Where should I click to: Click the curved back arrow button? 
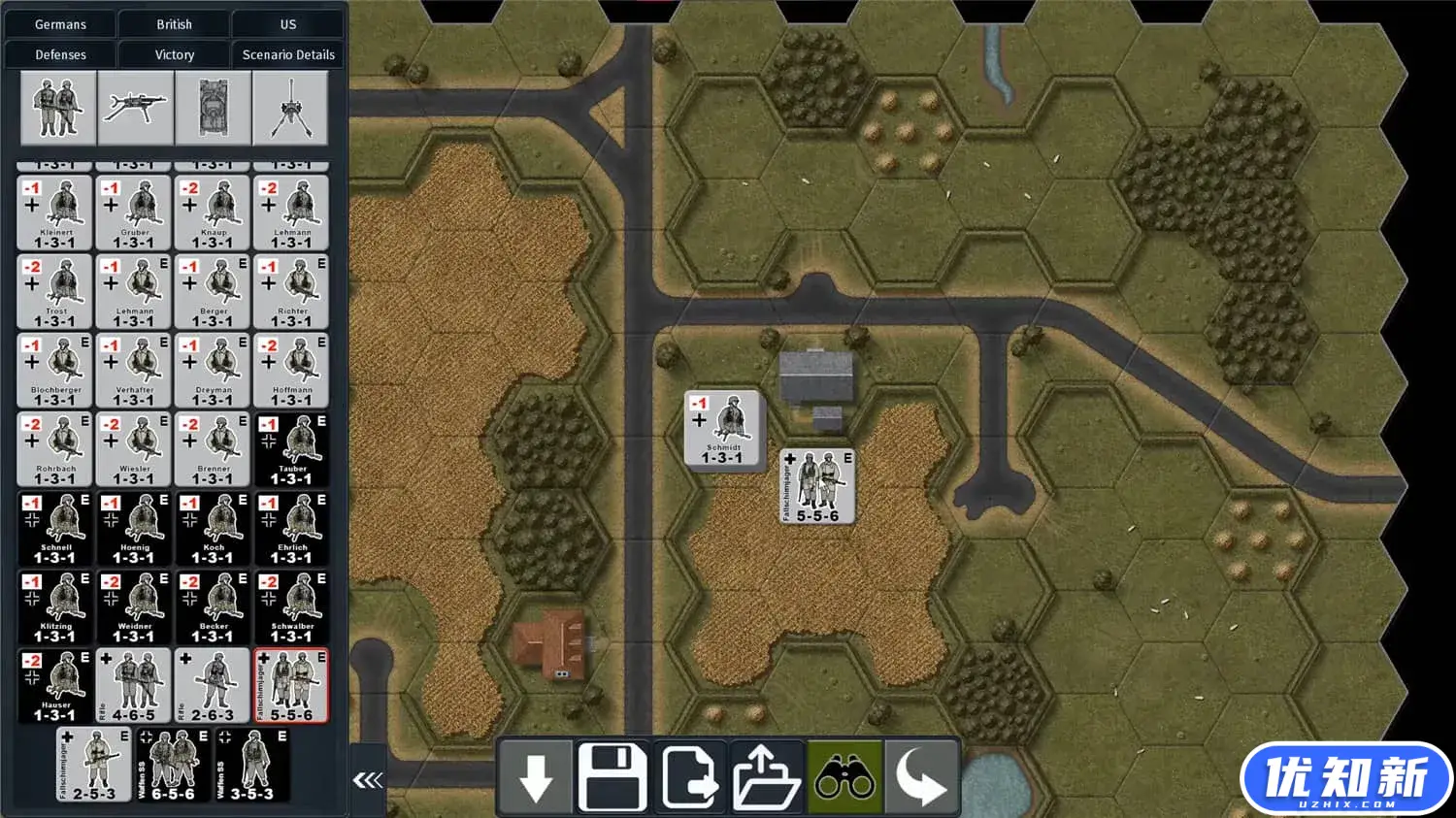point(921,777)
